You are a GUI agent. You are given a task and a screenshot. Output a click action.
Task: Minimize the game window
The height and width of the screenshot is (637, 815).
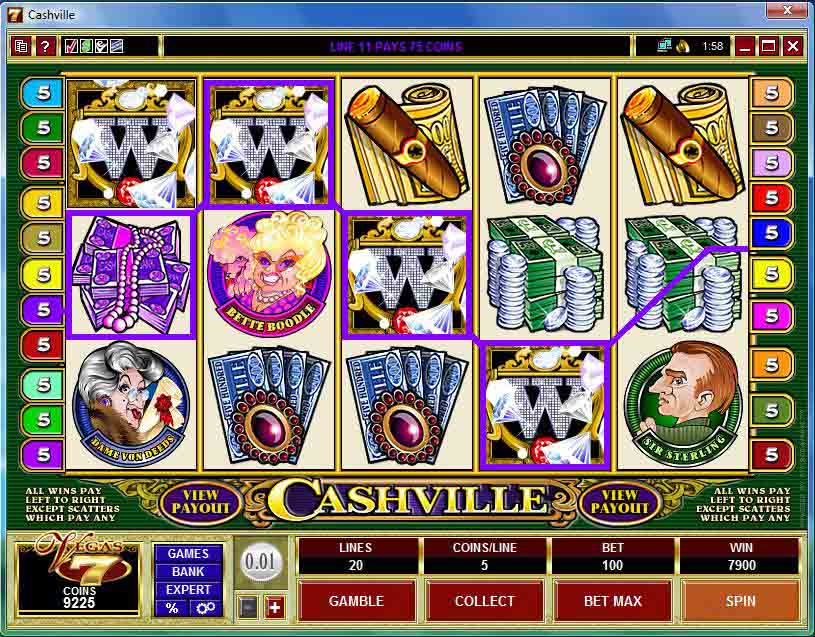tap(745, 46)
